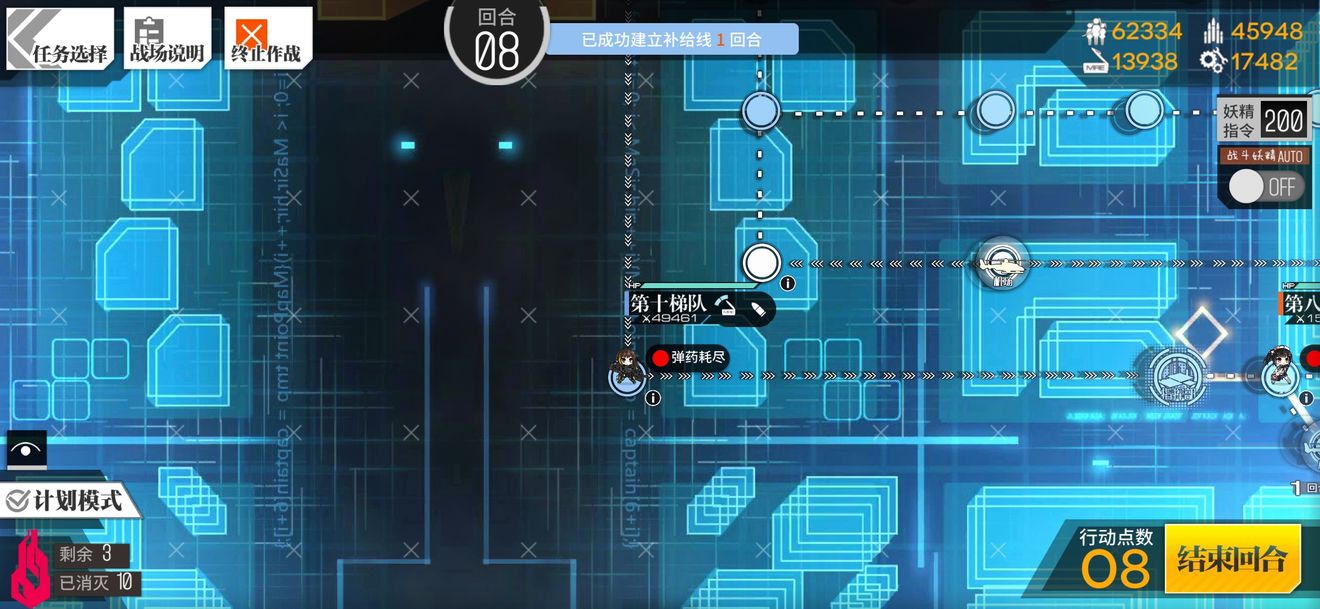This screenshot has height=609, width=1320.
Task: Open the 战场说明 battlefield briefing
Action: click(x=167, y=40)
